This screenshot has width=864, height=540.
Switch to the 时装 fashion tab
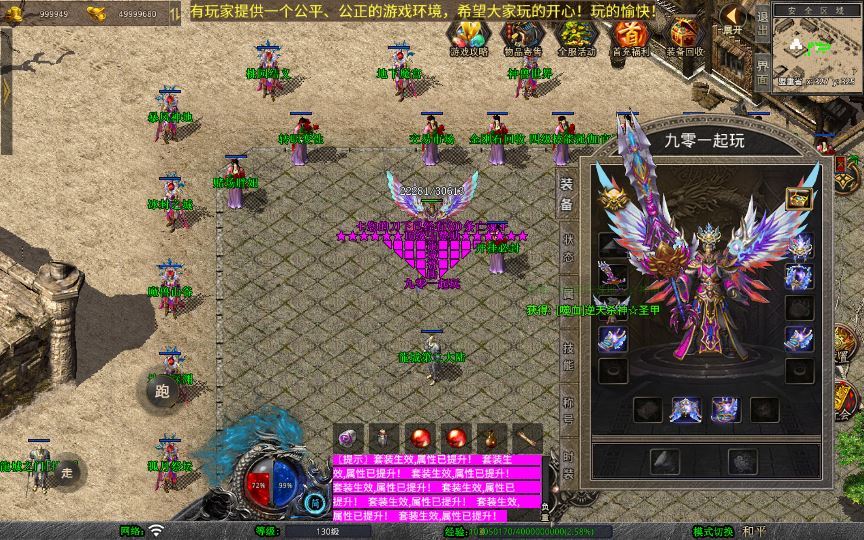(566, 462)
